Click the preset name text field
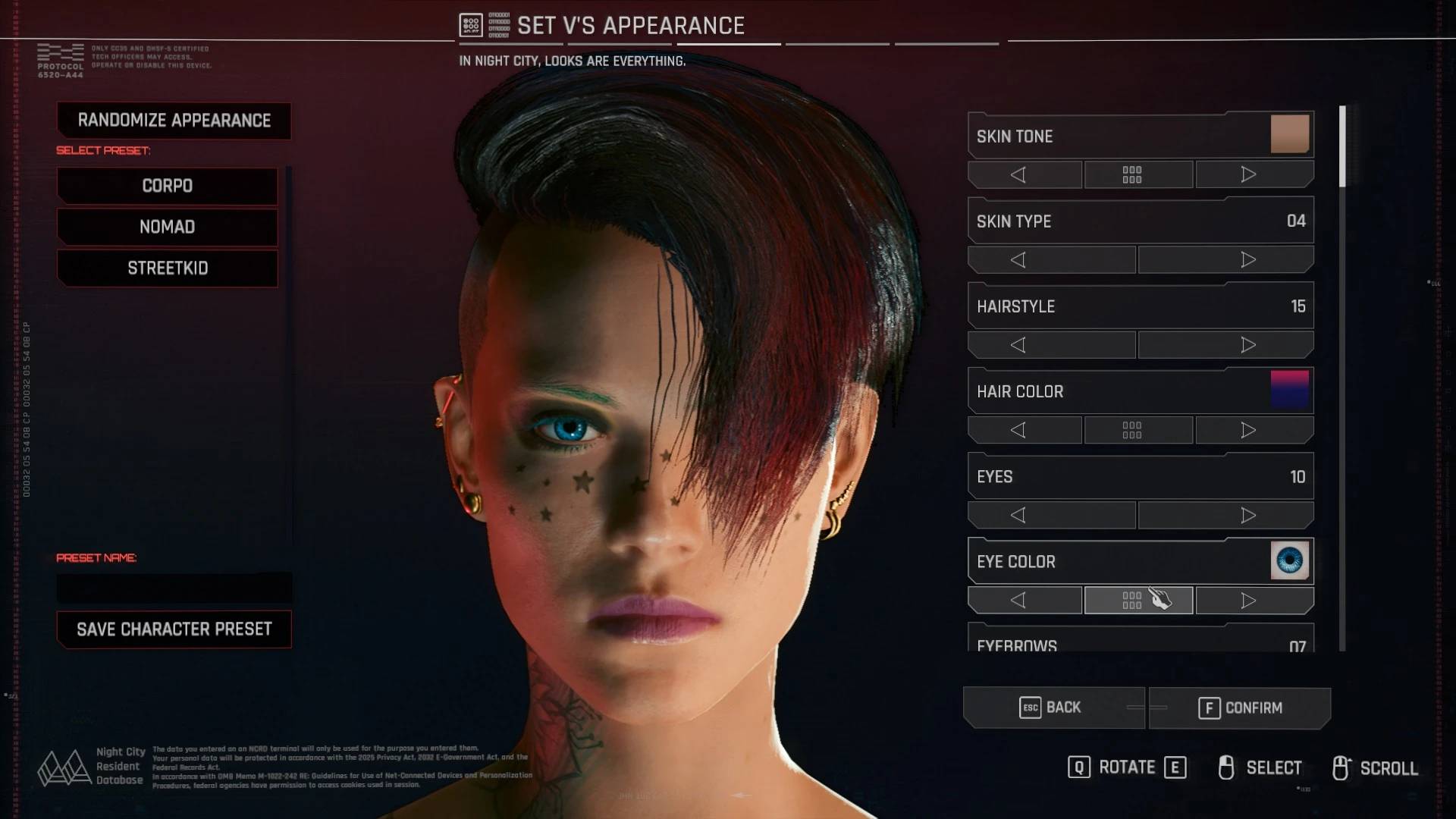The height and width of the screenshot is (819, 1456). coord(174,588)
